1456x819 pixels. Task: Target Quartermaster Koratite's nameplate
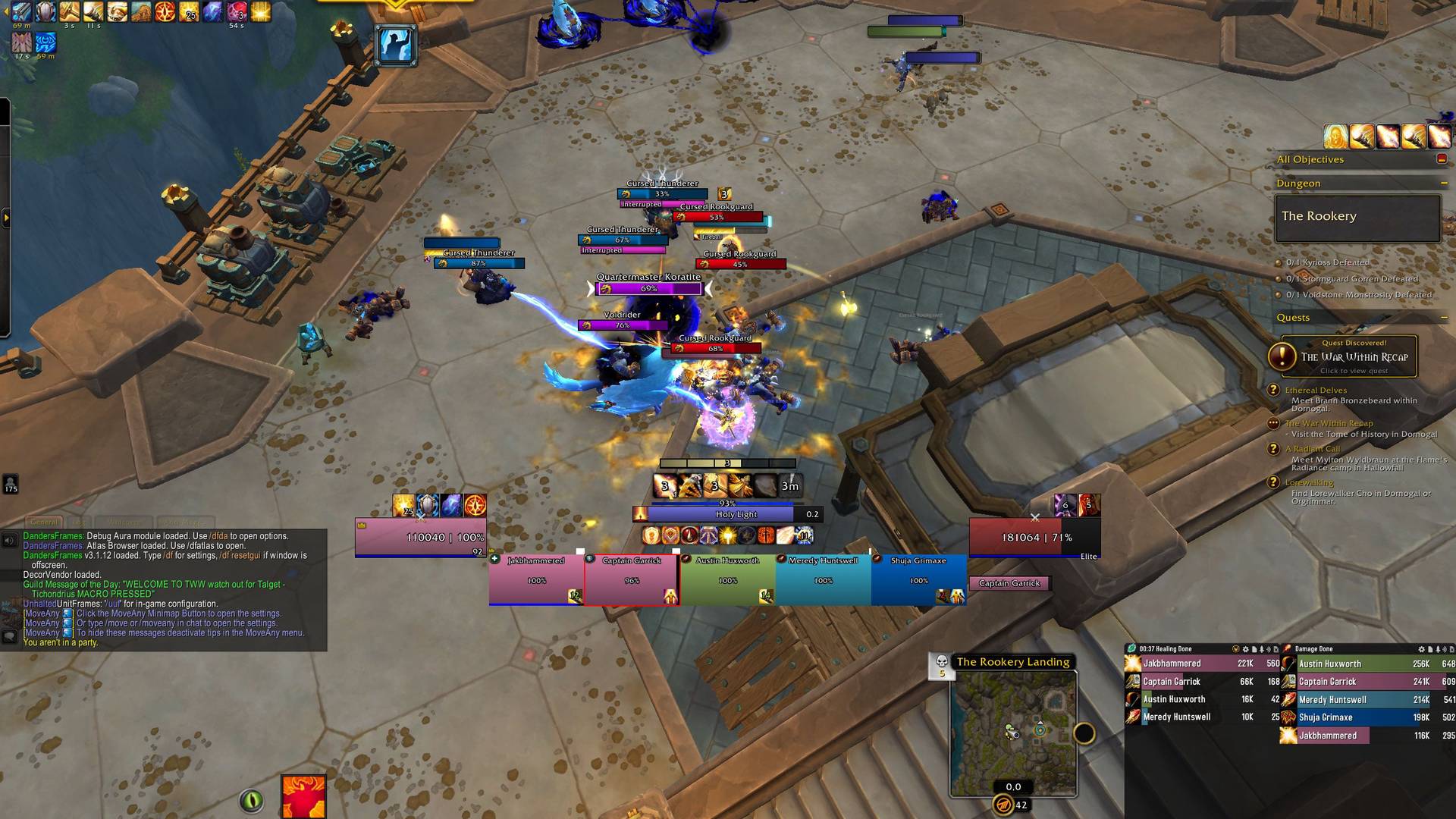649,288
